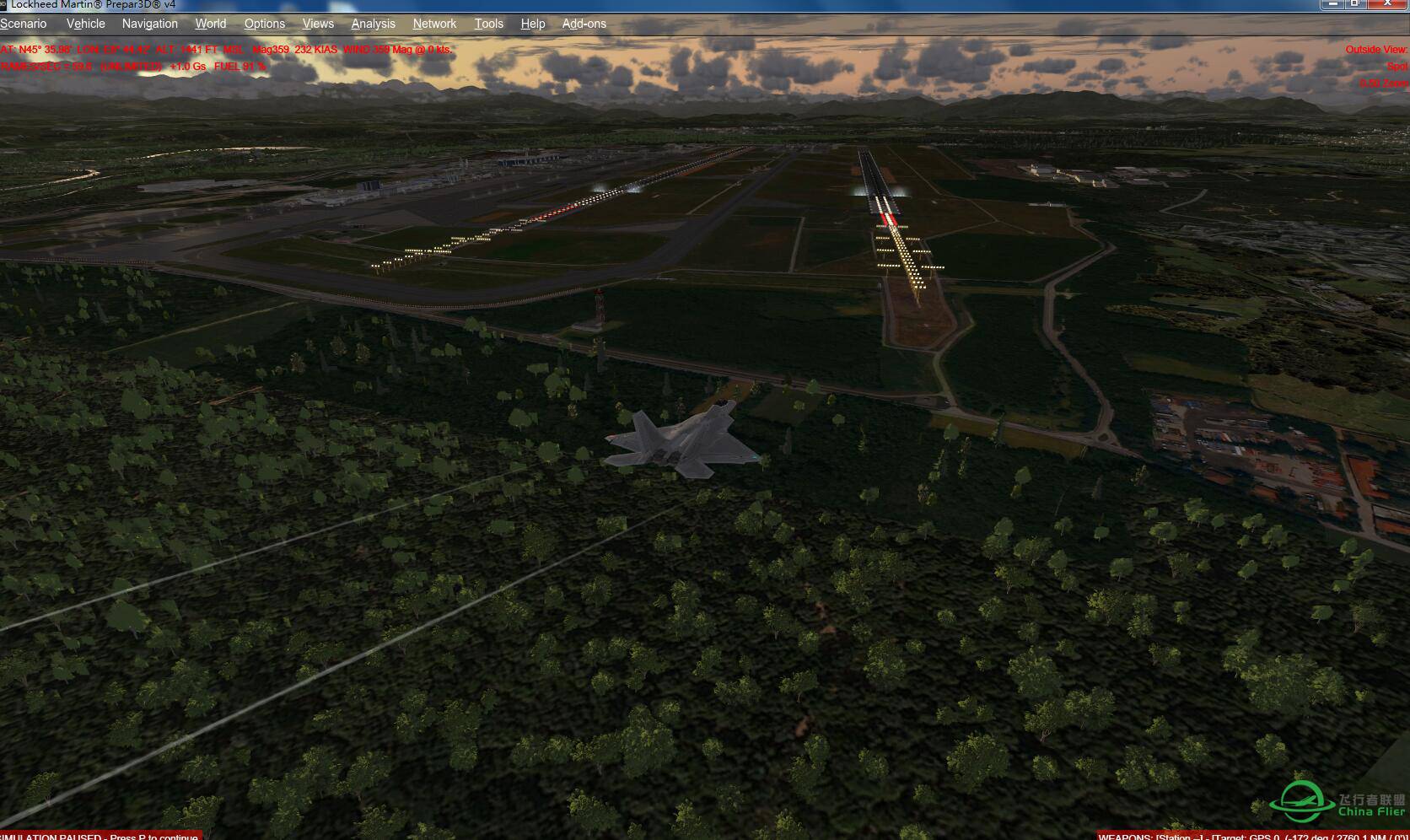
Task: Click the WEAPONS station status text
Action: pos(1248,835)
